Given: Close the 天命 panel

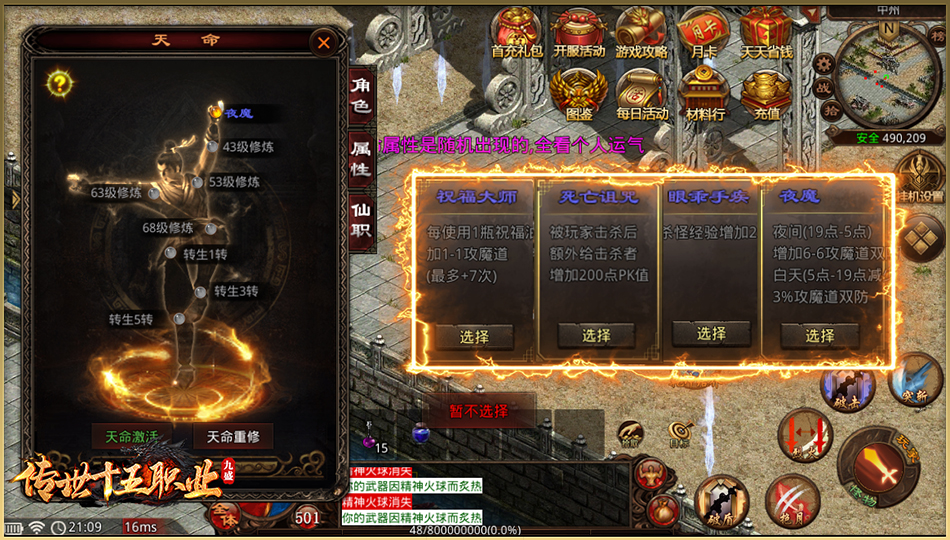Looking at the screenshot, I should 322,43.
